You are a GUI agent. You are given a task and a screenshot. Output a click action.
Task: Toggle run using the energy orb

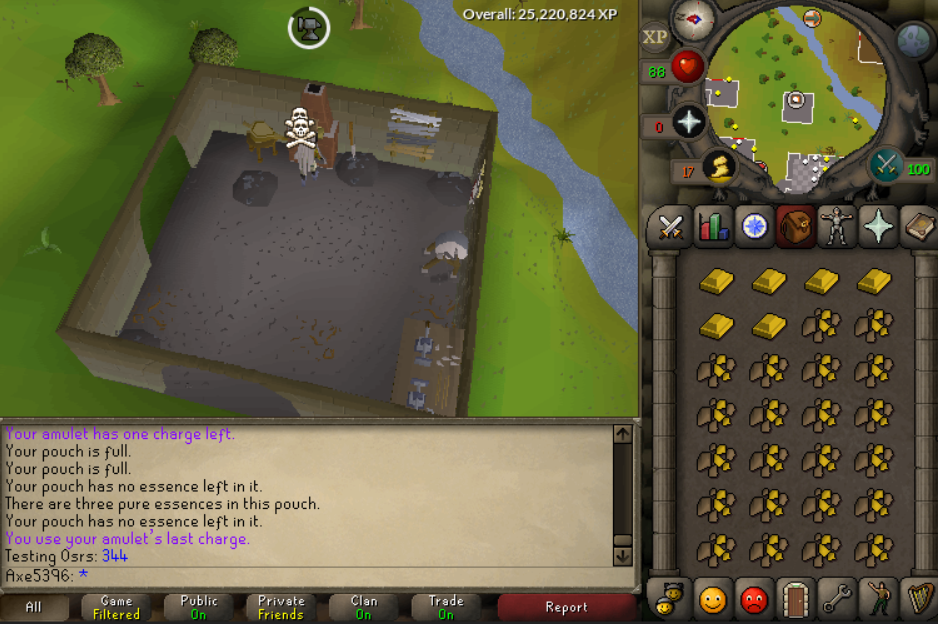tap(718, 165)
